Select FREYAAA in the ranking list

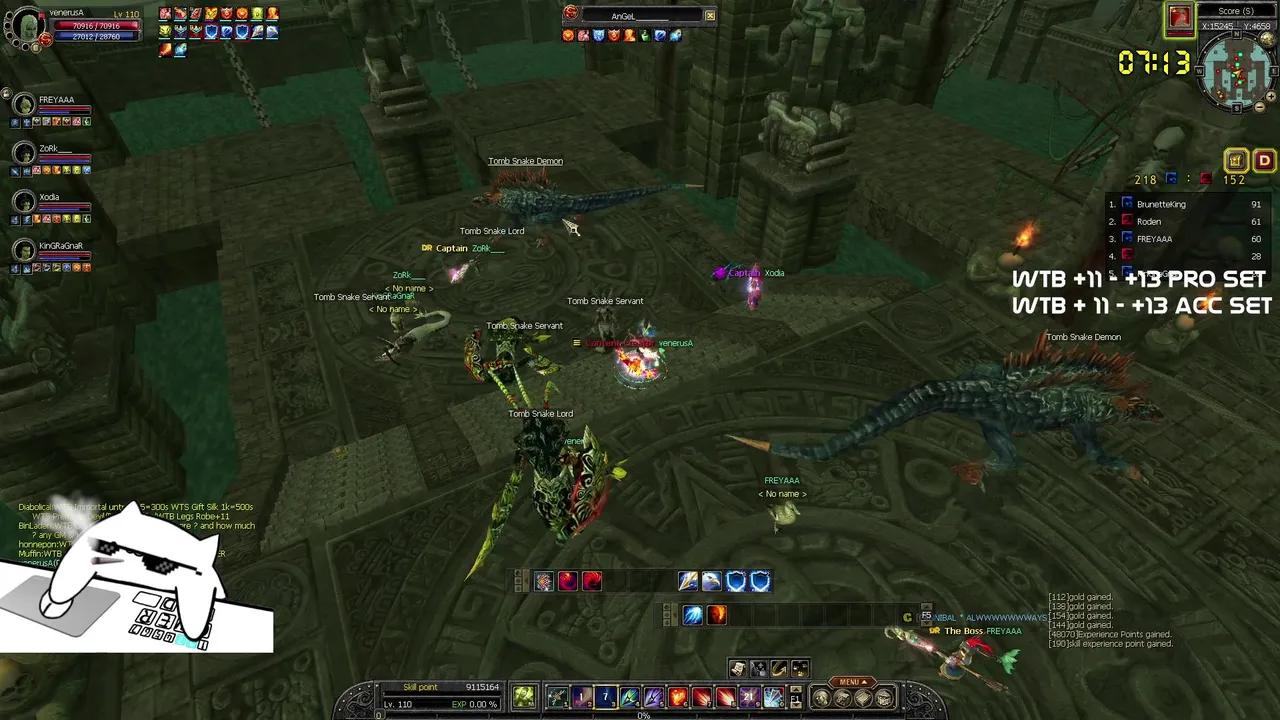(1155, 238)
